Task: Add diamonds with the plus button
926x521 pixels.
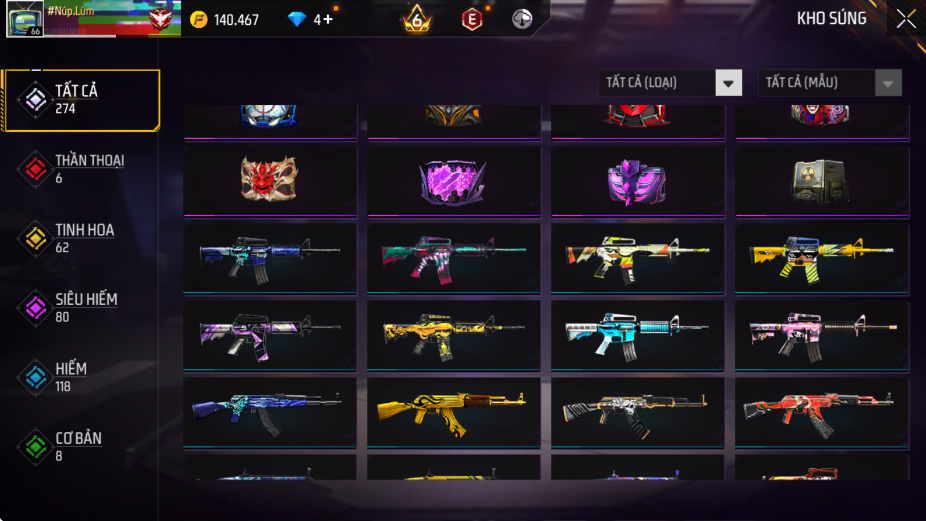Action: click(327, 19)
